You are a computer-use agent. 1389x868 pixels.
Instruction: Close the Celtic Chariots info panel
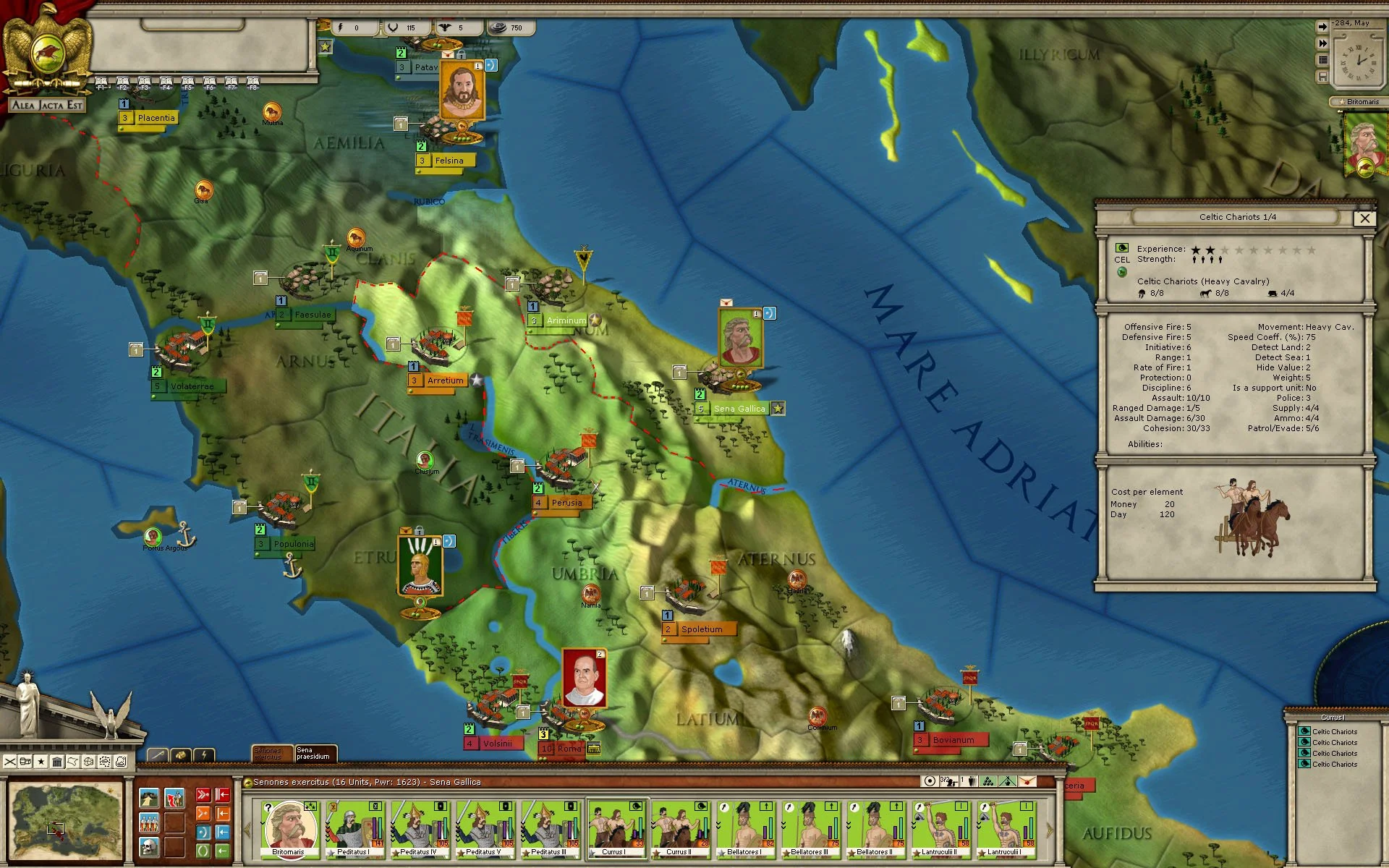coord(1366,218)
